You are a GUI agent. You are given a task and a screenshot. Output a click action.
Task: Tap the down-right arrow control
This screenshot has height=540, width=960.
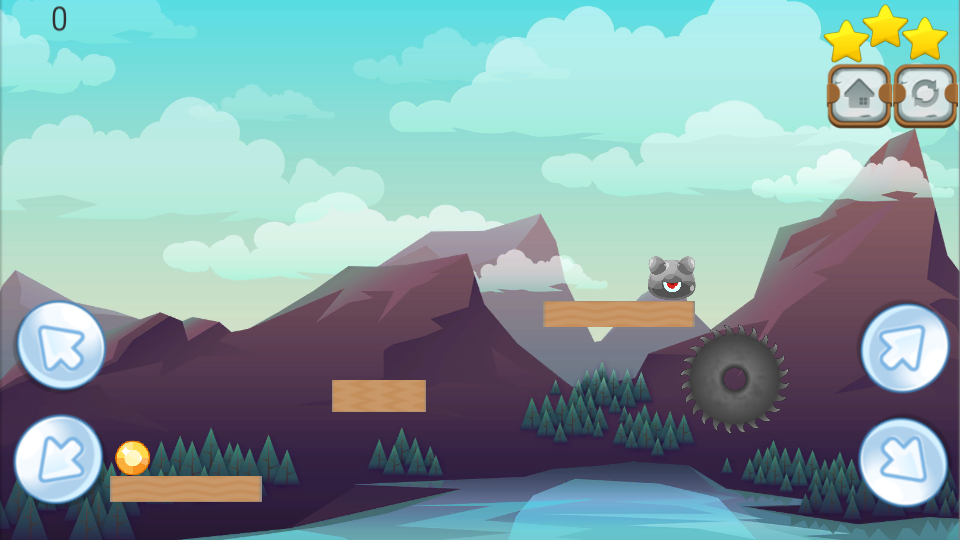tap(903, 462)
